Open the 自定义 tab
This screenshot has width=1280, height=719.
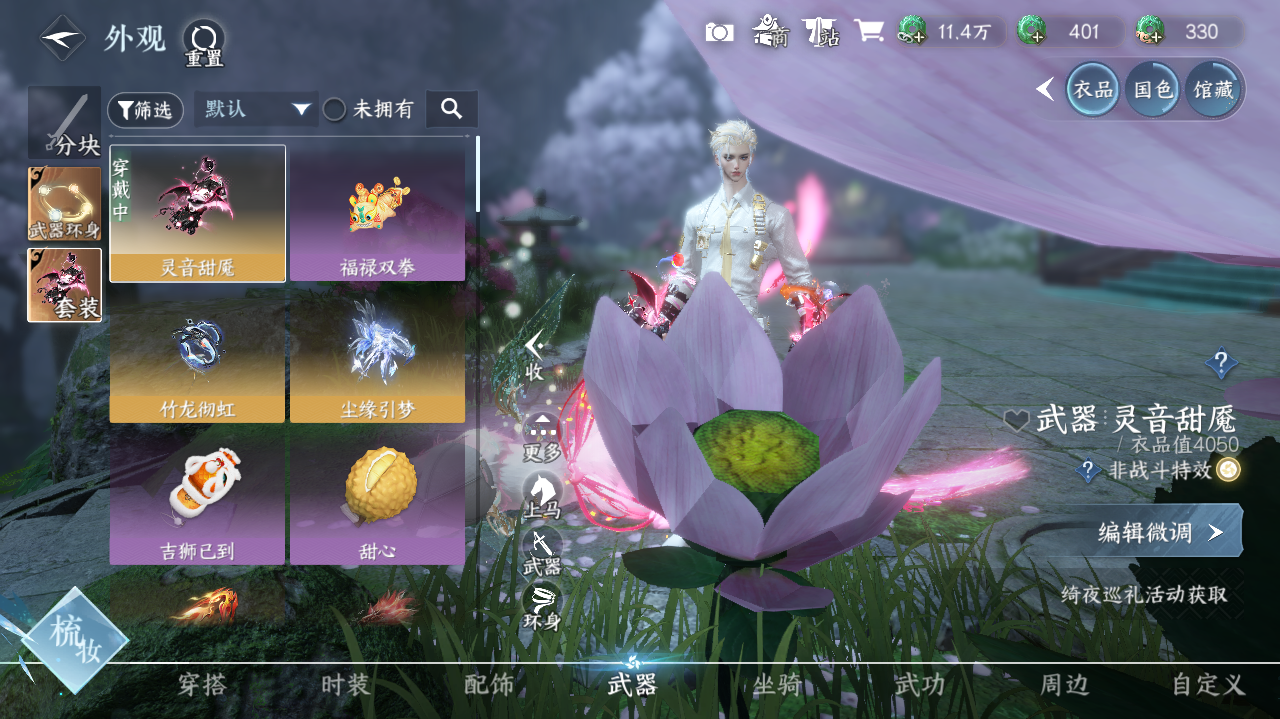1208,685
